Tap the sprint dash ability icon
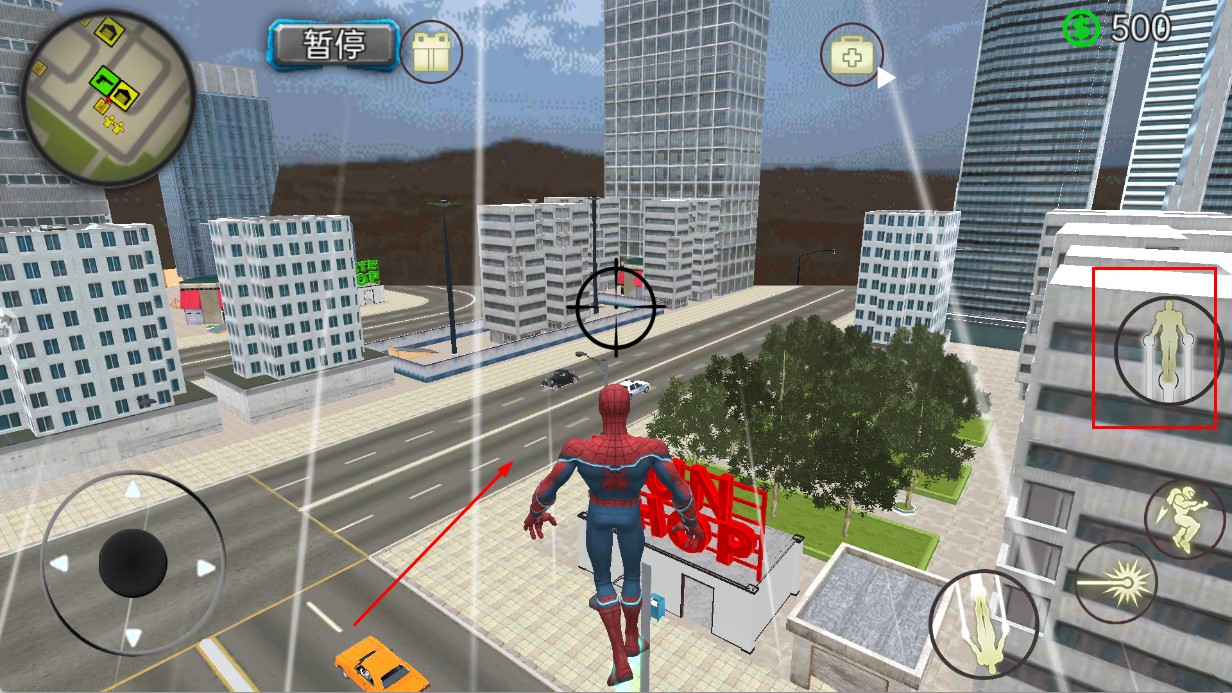 click(x=1184, y=518)
